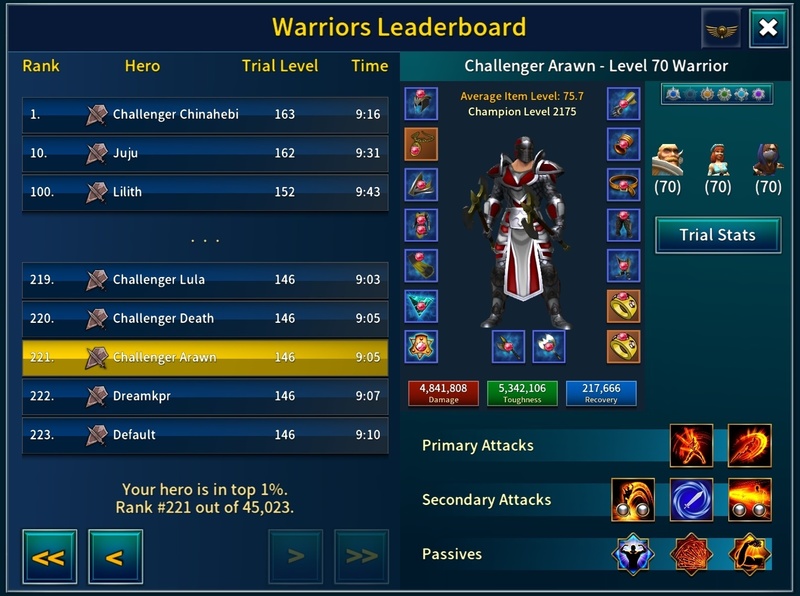
Task: Go to the previous leaderboard page
Action: click(115, 556)
